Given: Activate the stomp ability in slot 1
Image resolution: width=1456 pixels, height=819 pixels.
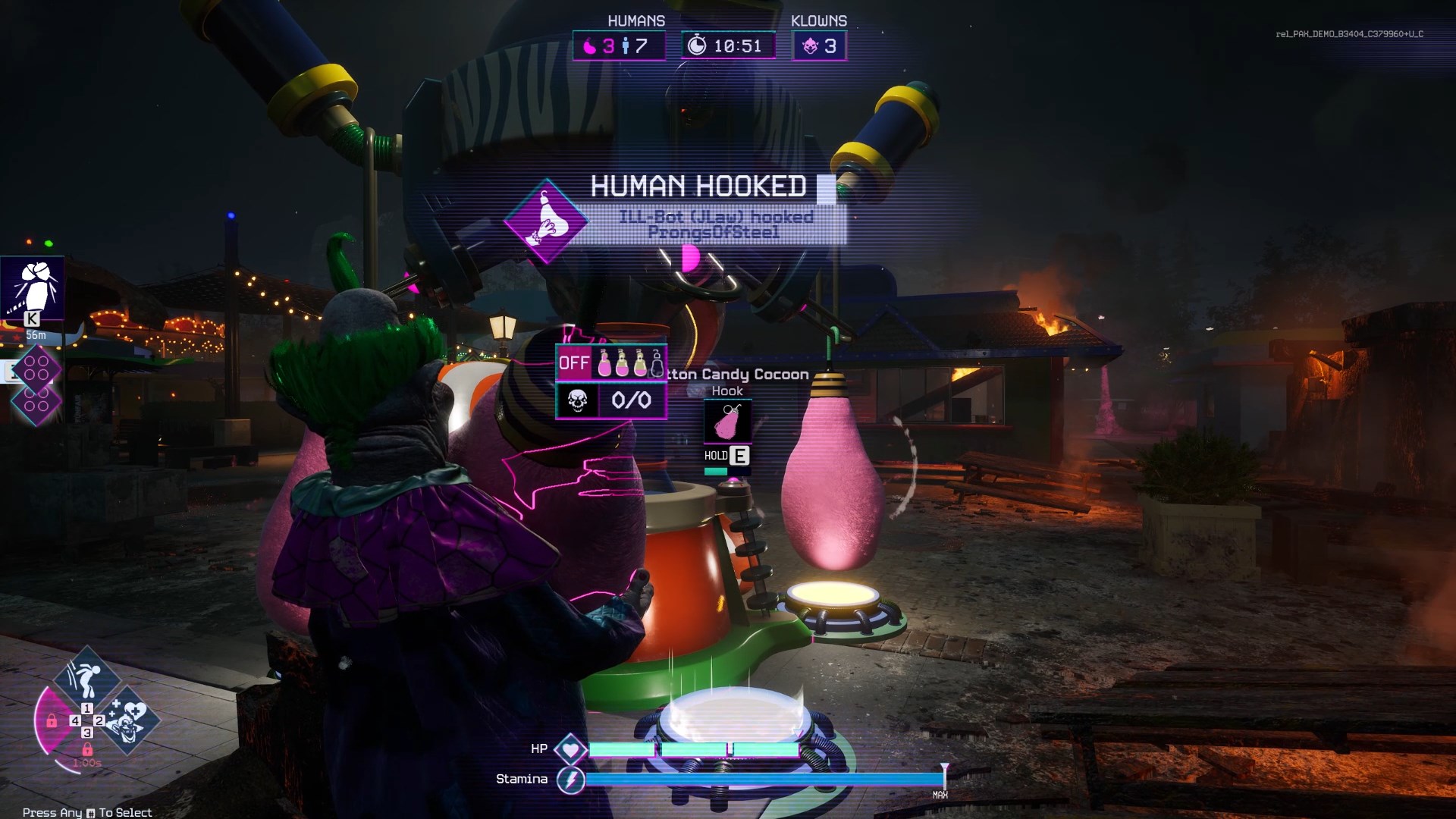Looking at the screenshot, I should pos(86,677).
